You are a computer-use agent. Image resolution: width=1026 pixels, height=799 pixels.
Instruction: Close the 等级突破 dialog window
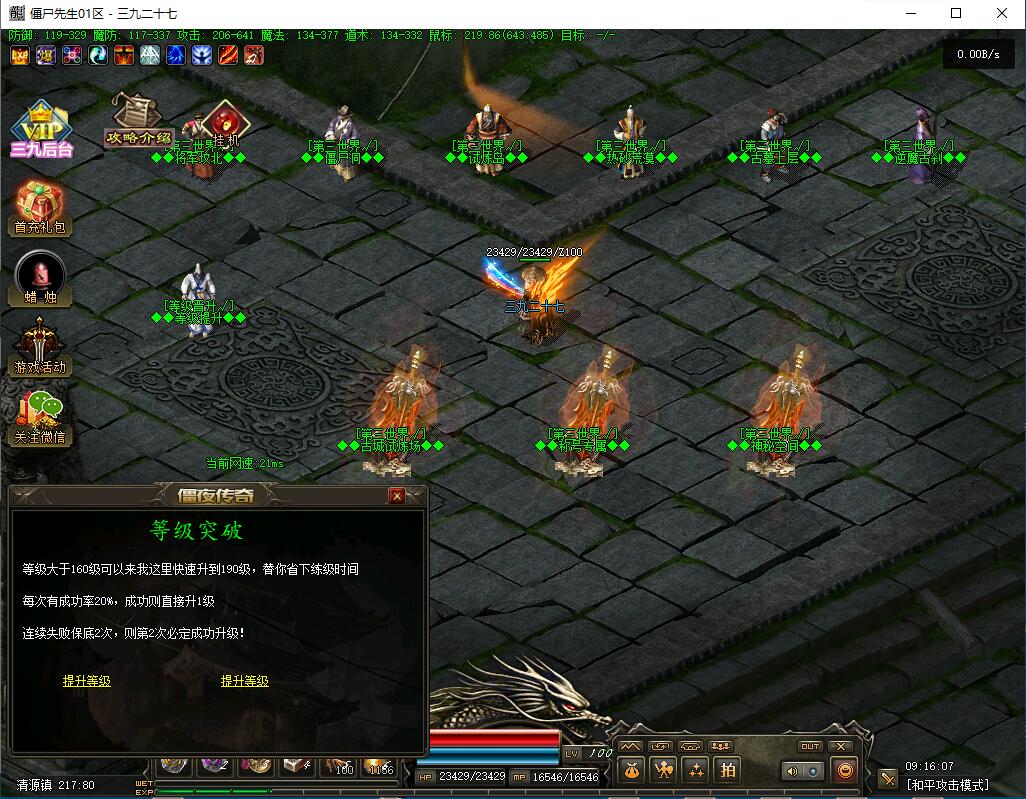[x=397, y=496]
